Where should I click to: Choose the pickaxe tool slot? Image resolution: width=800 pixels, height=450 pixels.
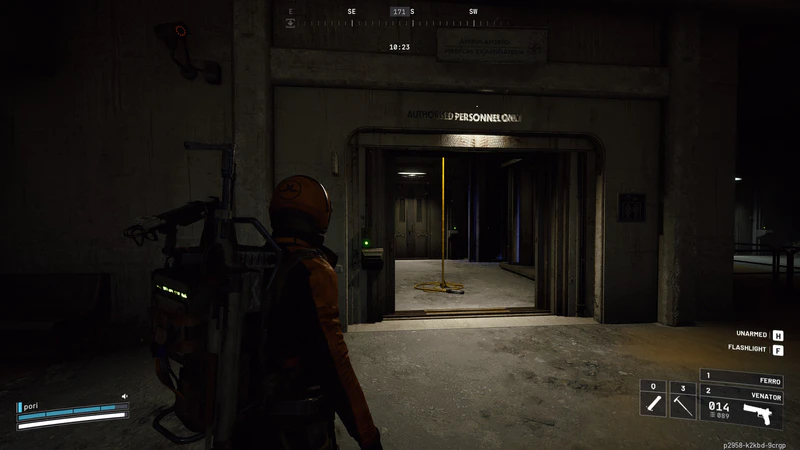point(681,403)
